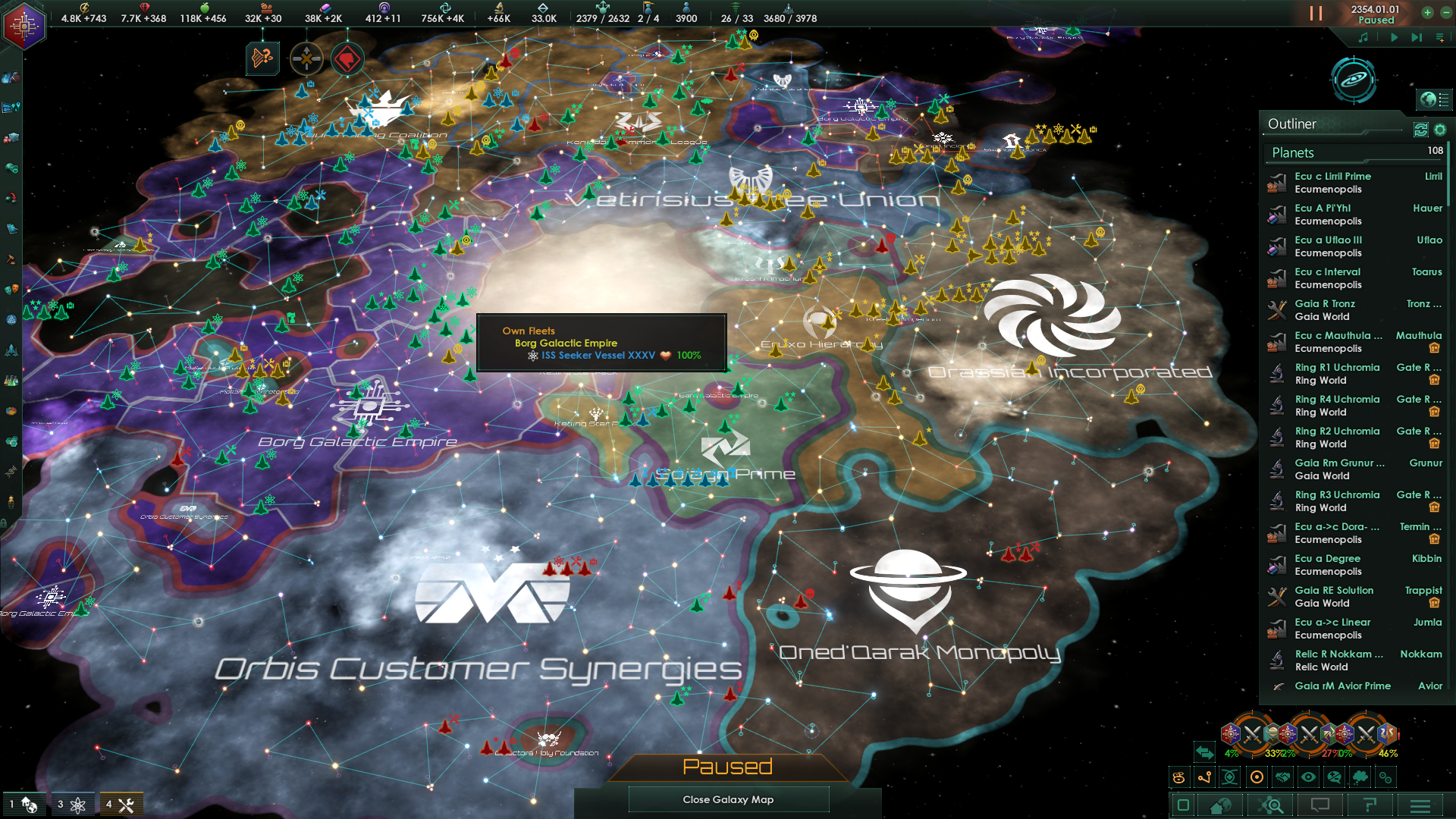The width and height of the screenshot is (1456, 819).
Task: Click the Paused button at screen bottom
Action: pos(728,767)
